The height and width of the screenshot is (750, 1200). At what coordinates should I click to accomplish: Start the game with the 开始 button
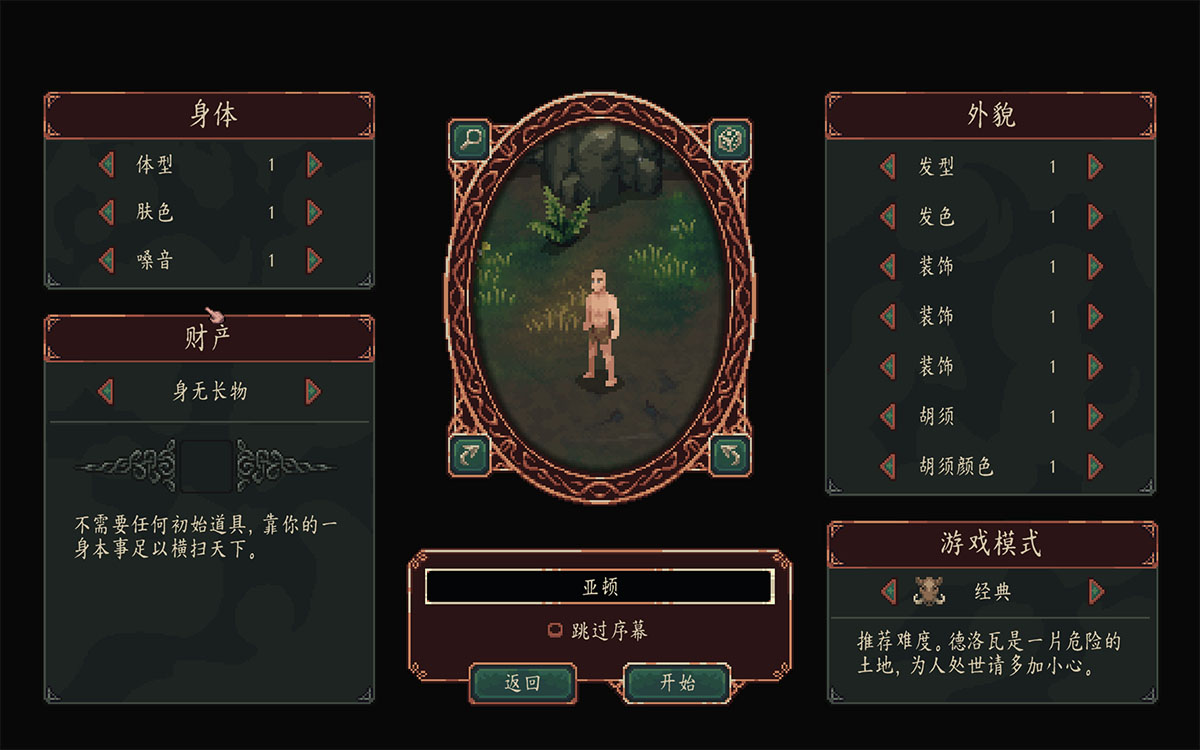coord(677,683)
